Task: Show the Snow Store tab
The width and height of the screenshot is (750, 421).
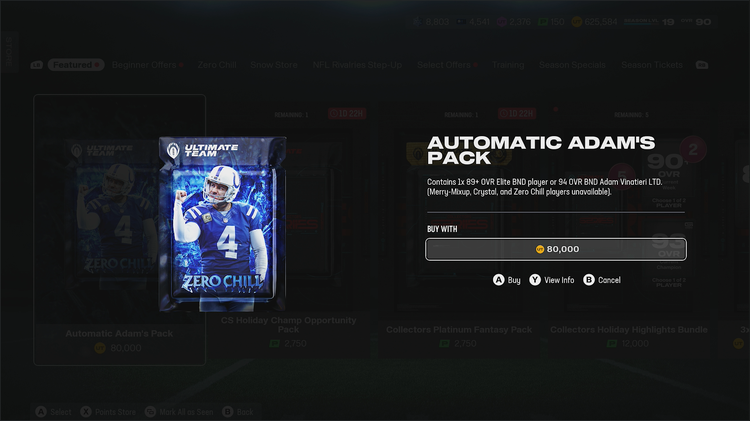Action: pos(274,65)
